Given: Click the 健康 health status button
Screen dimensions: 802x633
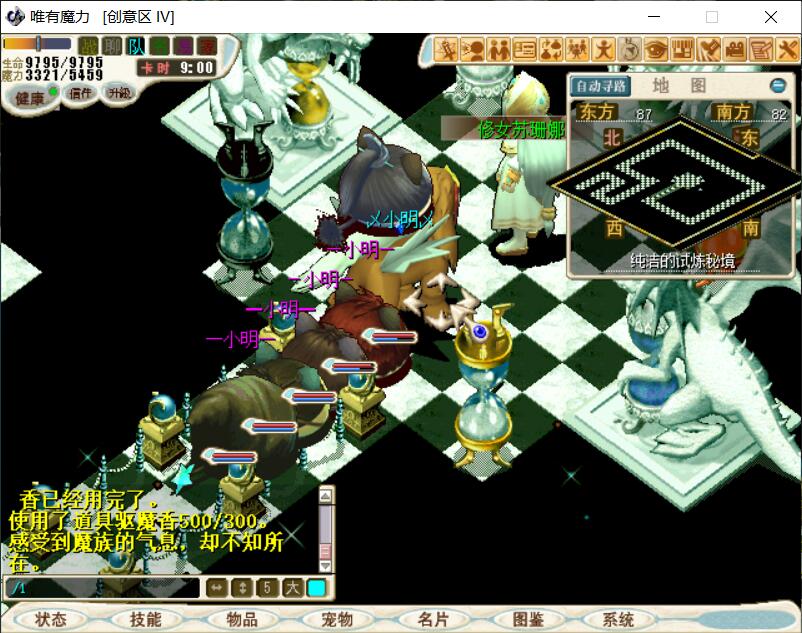Looking at the screenshot, I should click(30, 97).
